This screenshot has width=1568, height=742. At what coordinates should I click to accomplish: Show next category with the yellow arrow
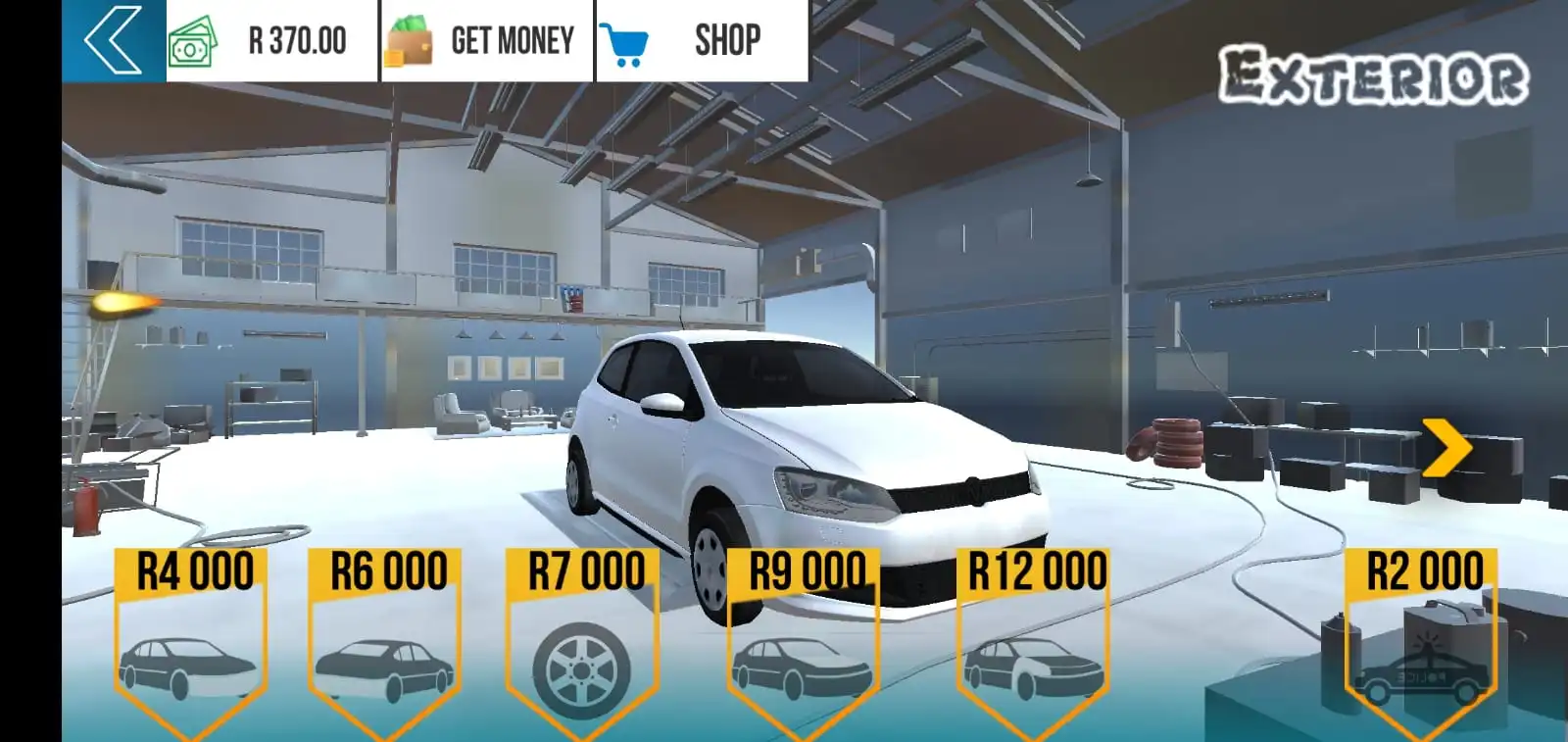pyautogui.click(x=1446, y=447)
